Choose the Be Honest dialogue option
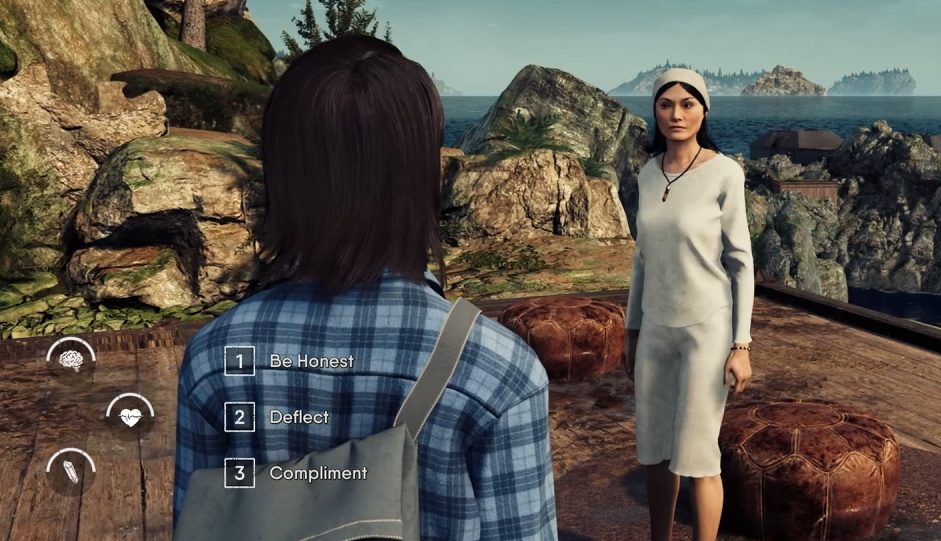This screenshot has width=941, height=541. tap(310, 361)
